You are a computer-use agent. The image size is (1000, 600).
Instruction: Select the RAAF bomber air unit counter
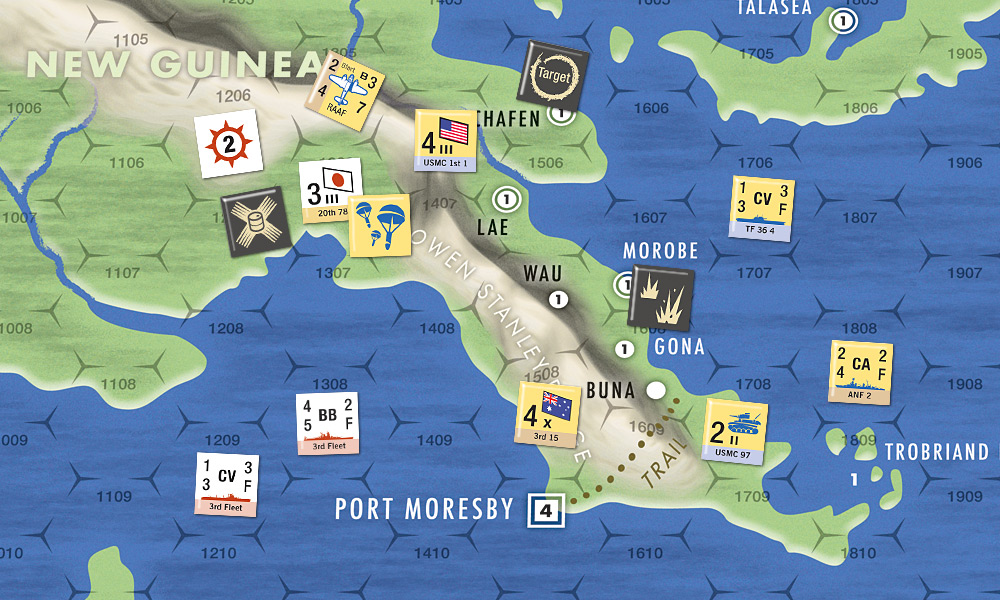pyautogui.click(x=345, y=82)
